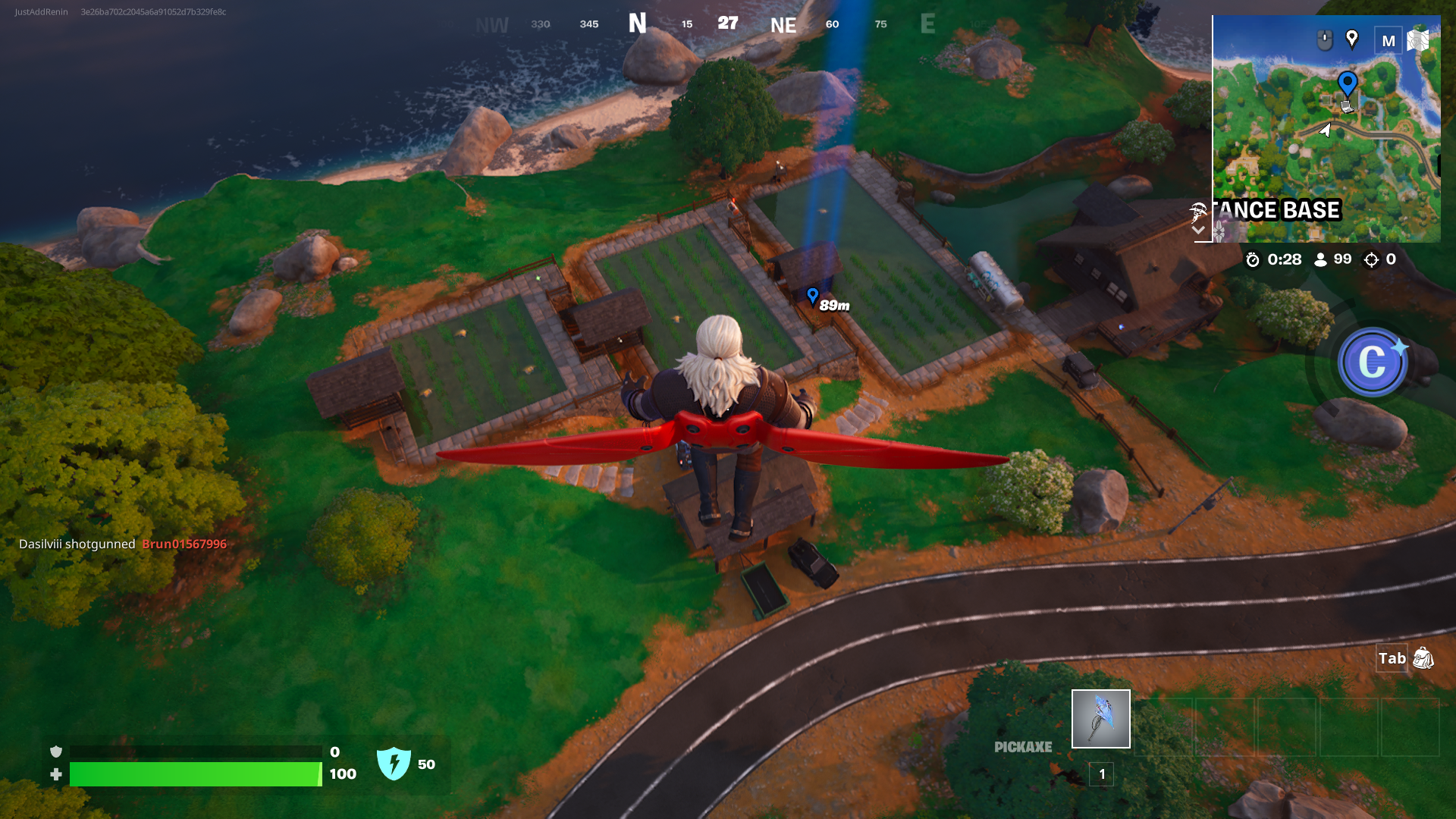Image resolution: width=1456 pixels, height=819 pixels.
Task: Click the folded map icon above the minimap
Action: tap(1417, 39)
